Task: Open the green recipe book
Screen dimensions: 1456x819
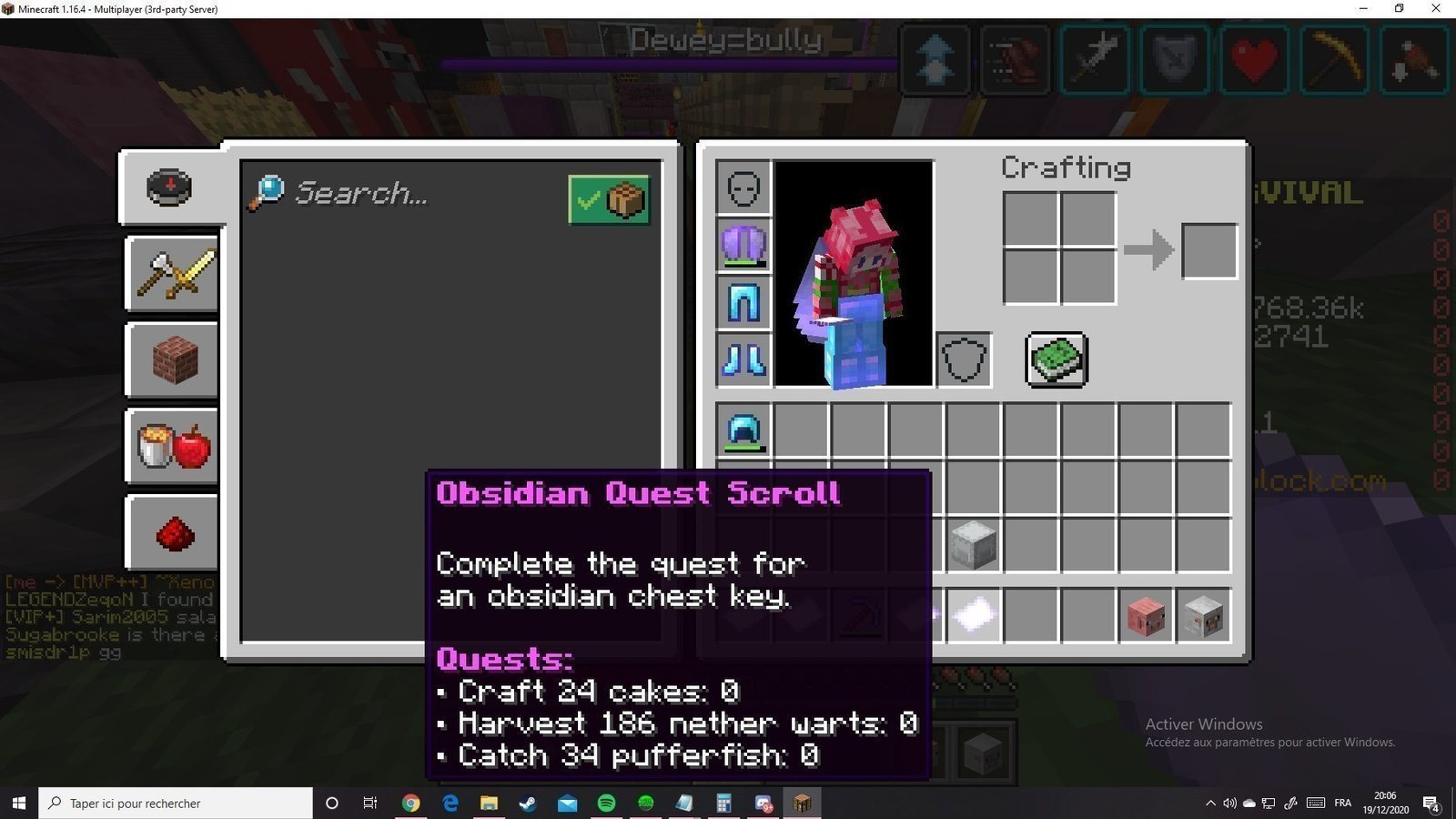Action: [1056, 358]
